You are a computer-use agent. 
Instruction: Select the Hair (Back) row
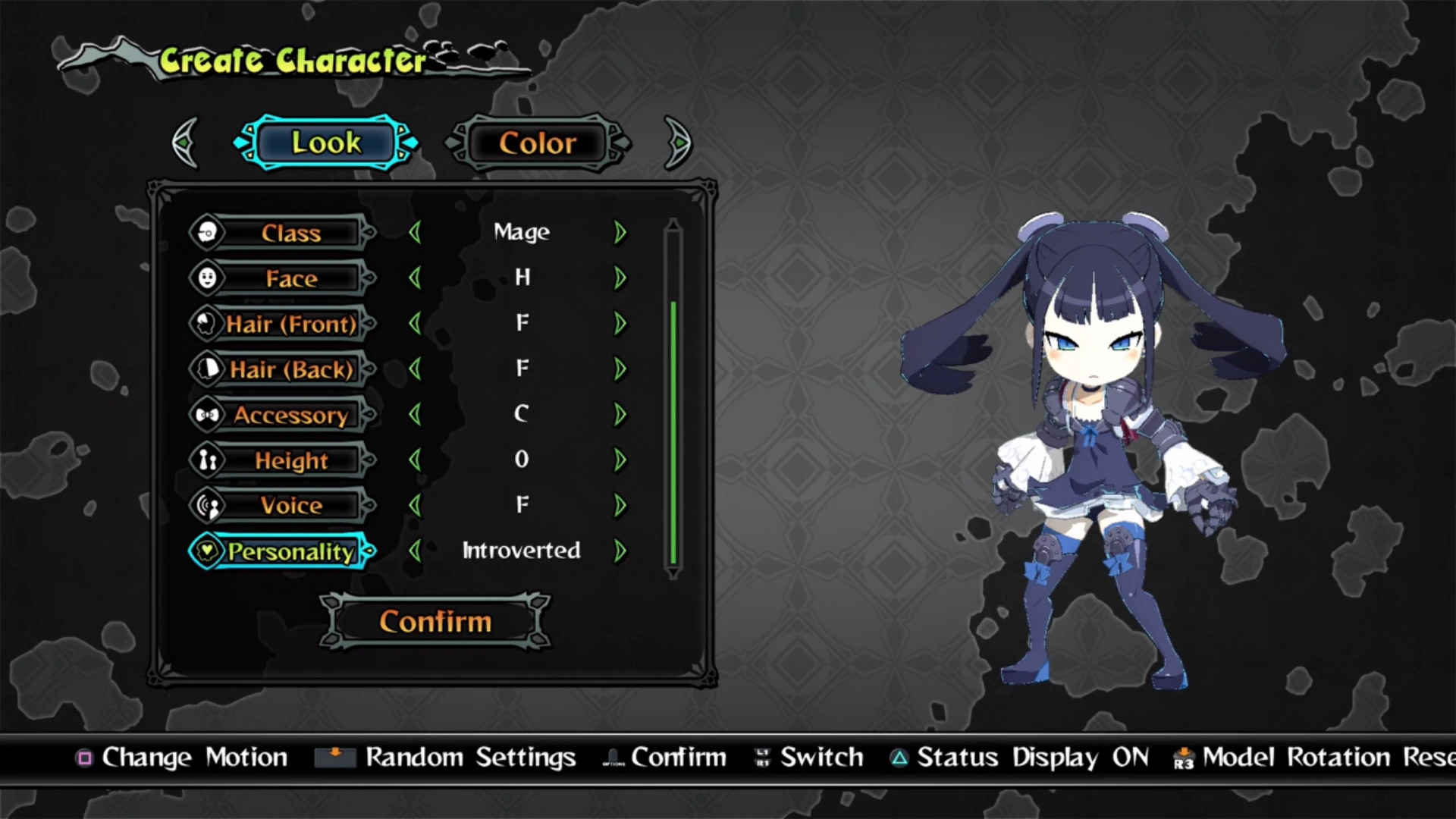click(290, 369)
